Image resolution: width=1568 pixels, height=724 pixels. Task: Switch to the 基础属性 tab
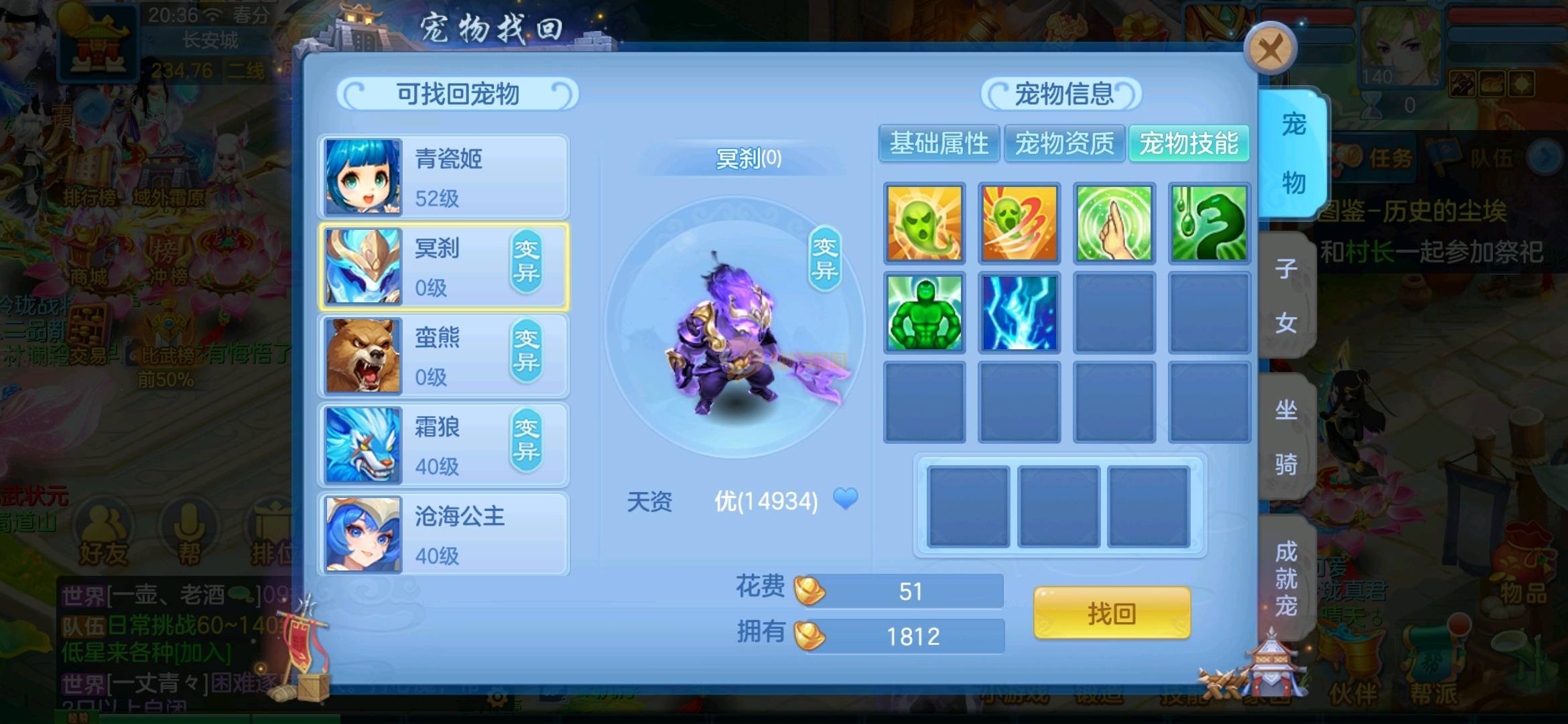click(x=939, y=143)
